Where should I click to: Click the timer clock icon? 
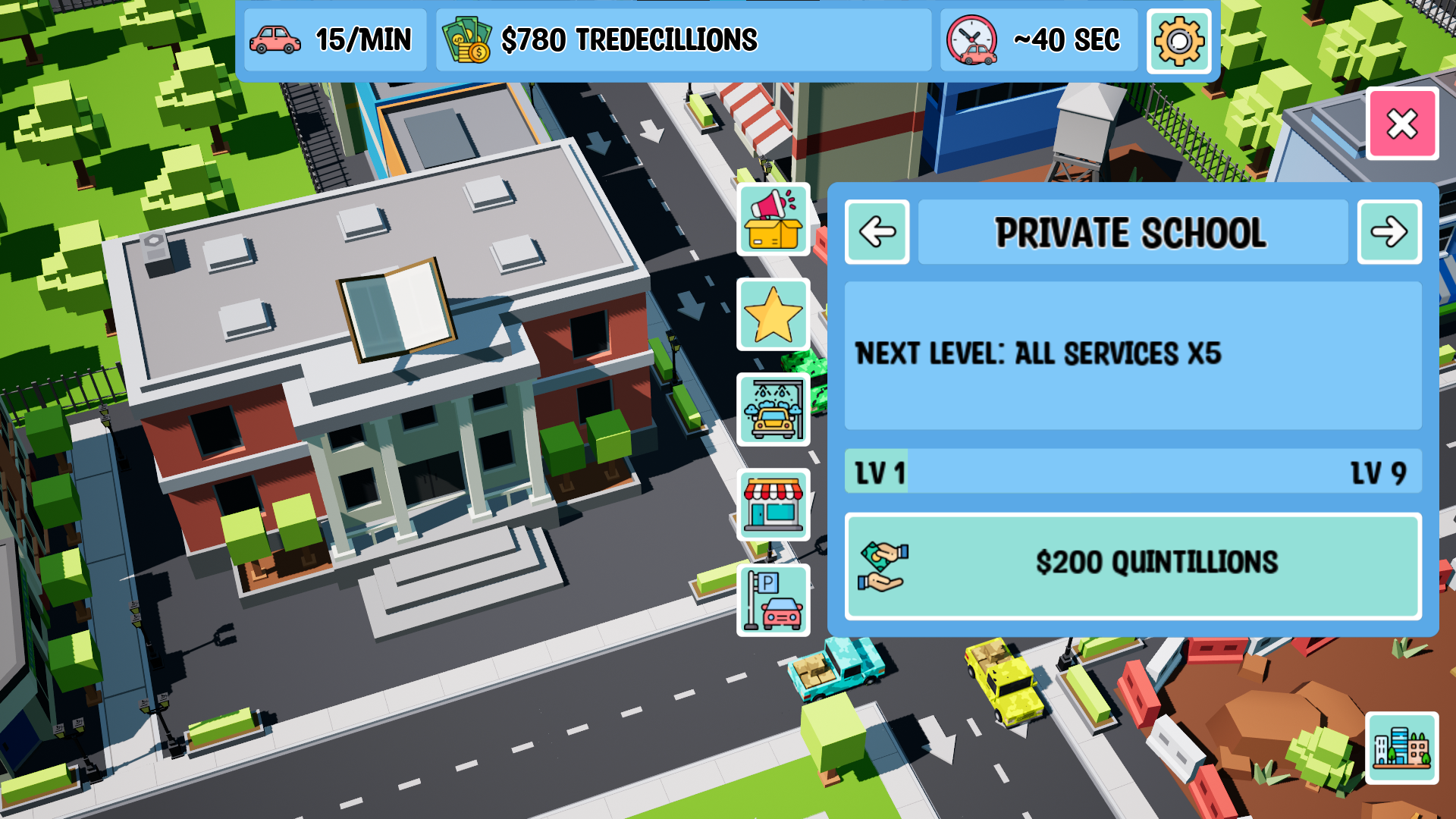(972, 39)
